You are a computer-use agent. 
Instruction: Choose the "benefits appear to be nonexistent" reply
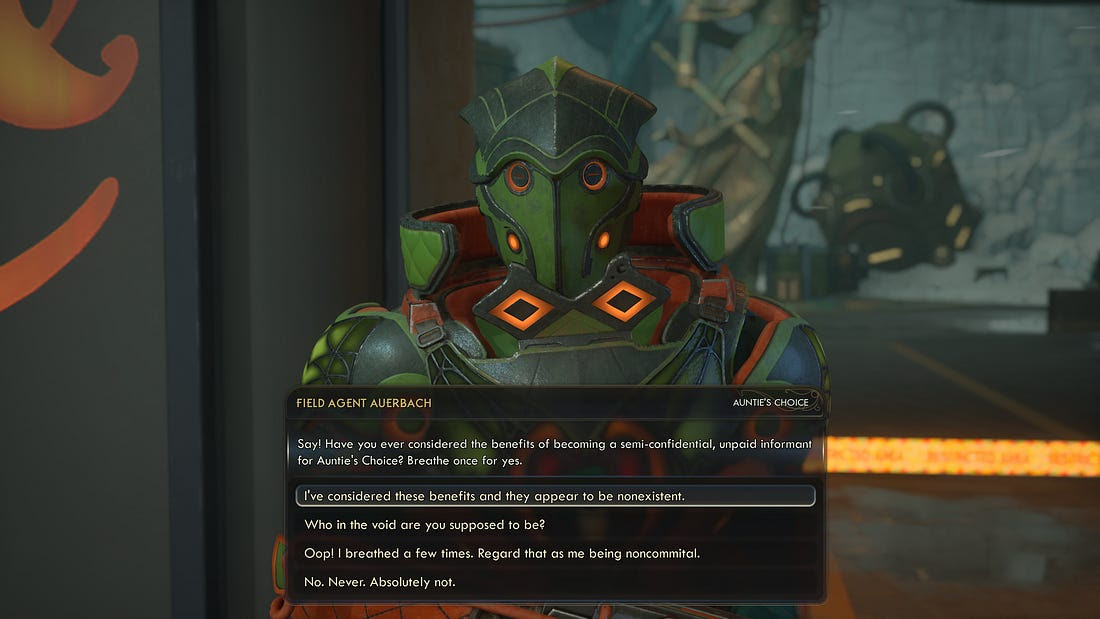tap(494, 496)
